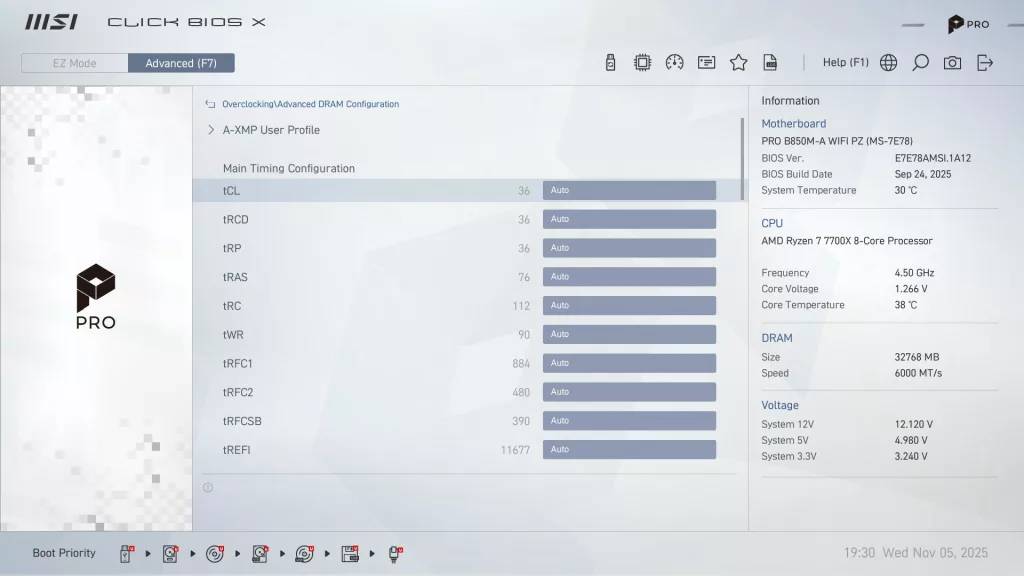1024x576 pixels.
Task: Open the language globe icon
Action: [888, 62]
